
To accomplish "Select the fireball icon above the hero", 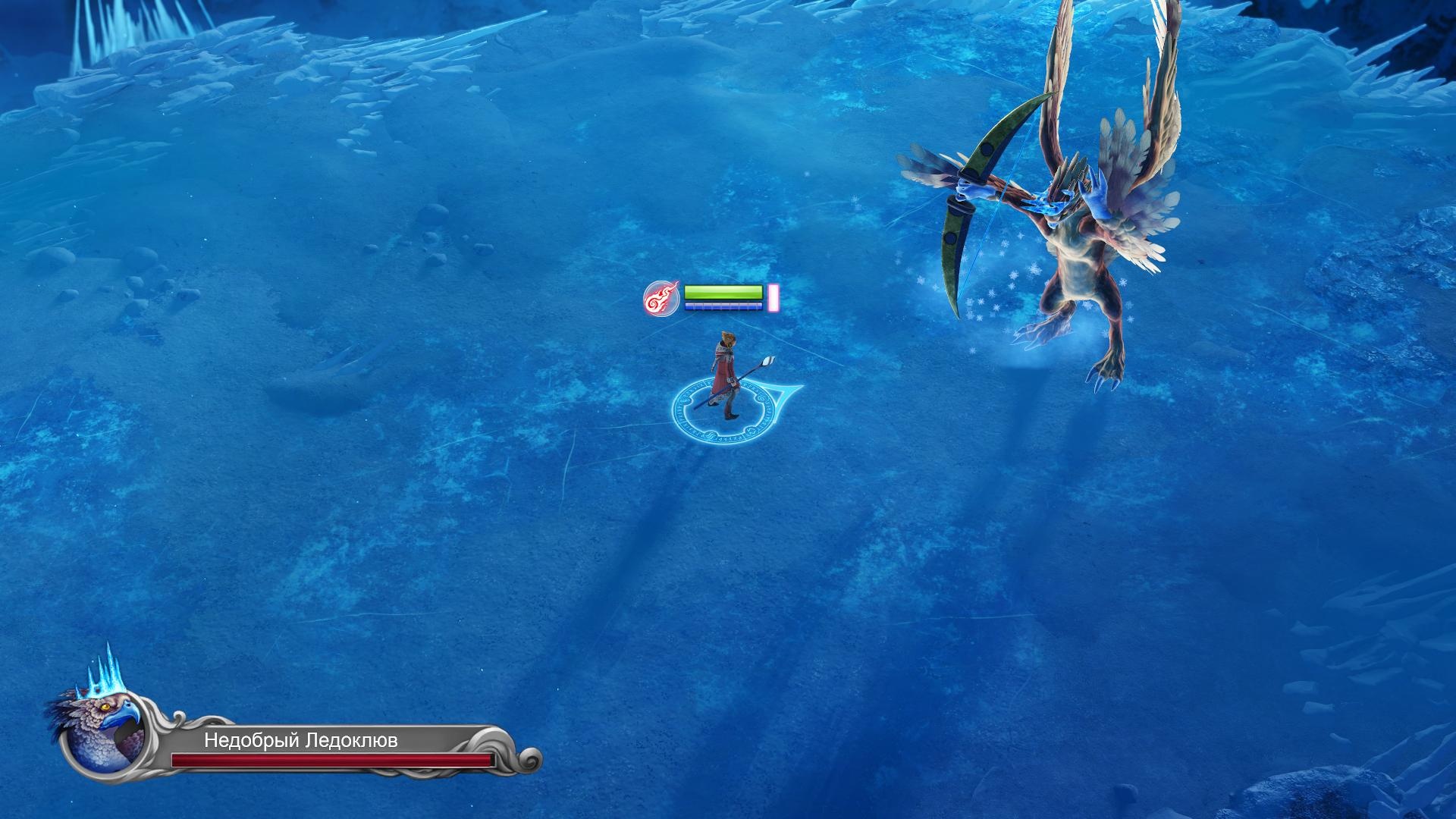I will click(661, 298).
